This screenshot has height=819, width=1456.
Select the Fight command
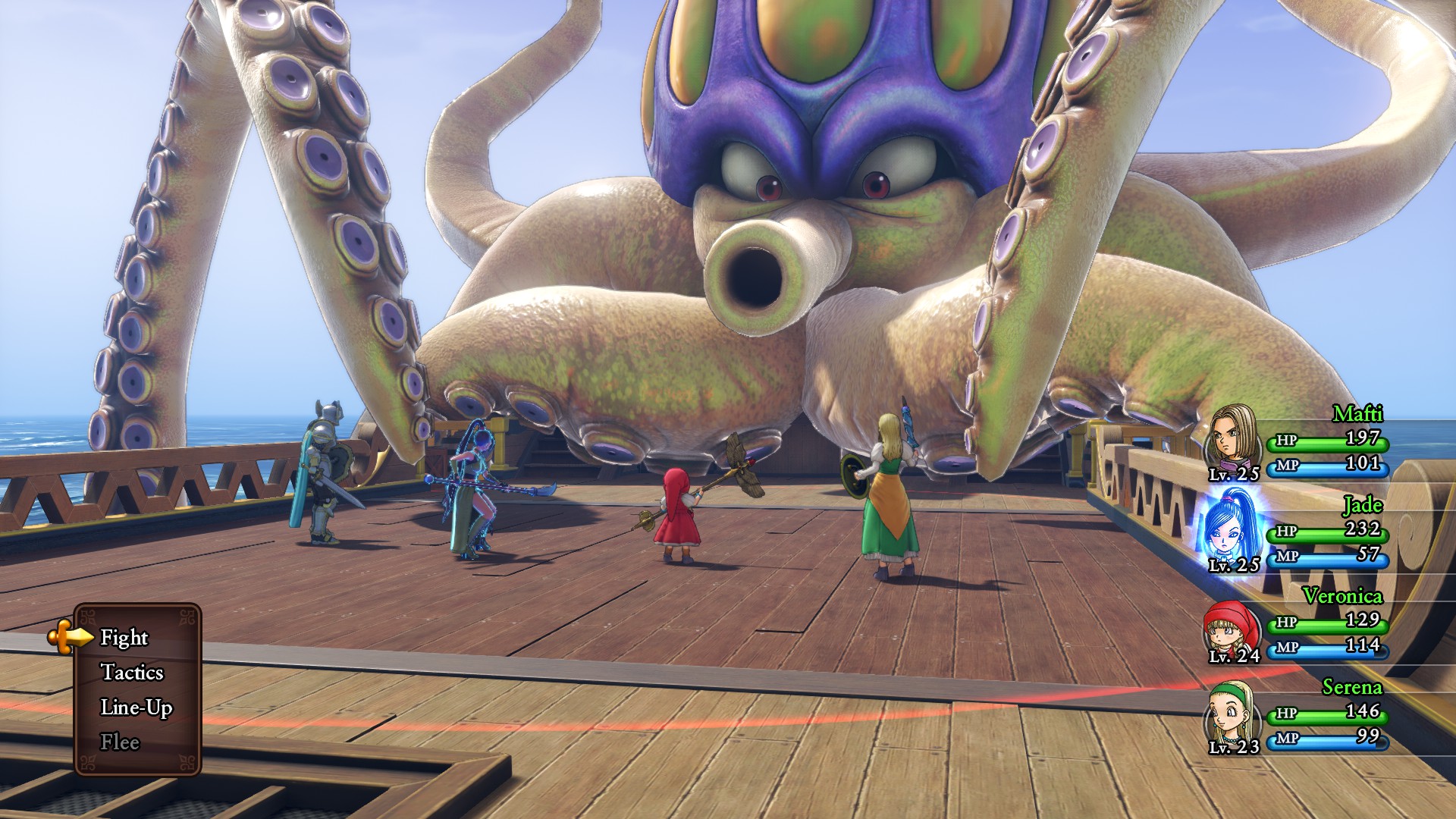[124, 638]
